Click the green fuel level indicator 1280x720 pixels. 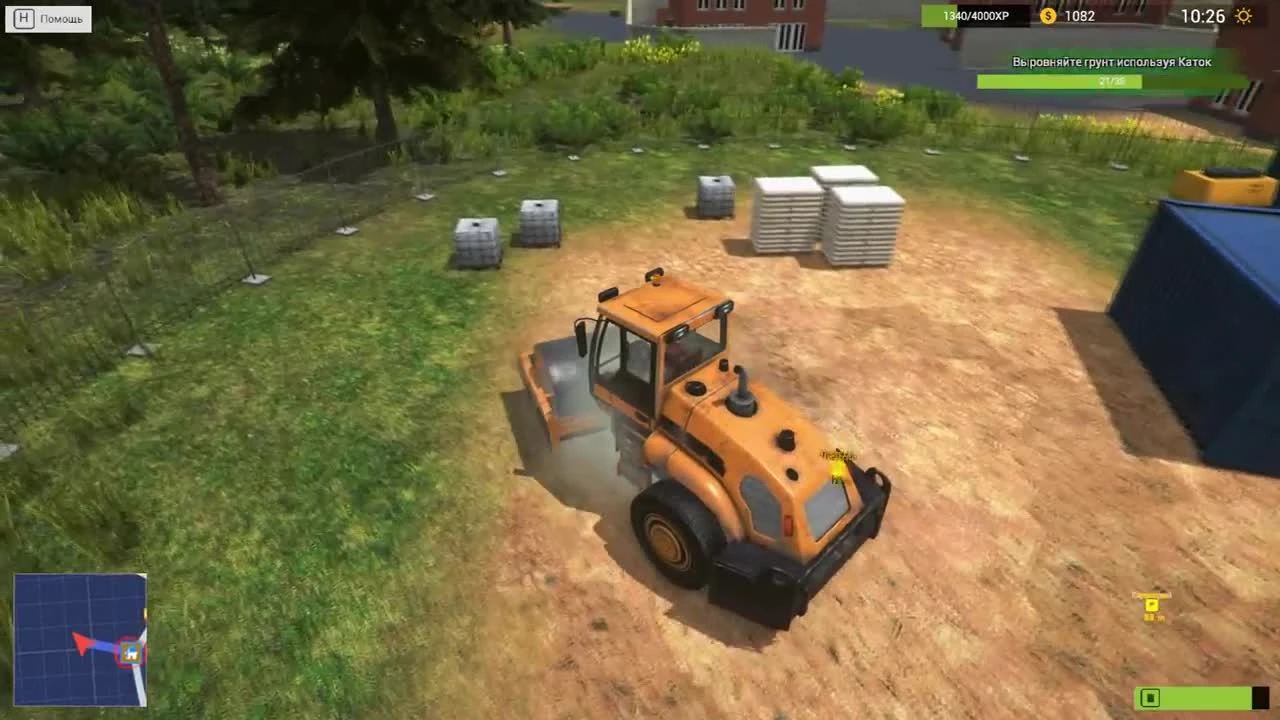[x=1195, y=698]
